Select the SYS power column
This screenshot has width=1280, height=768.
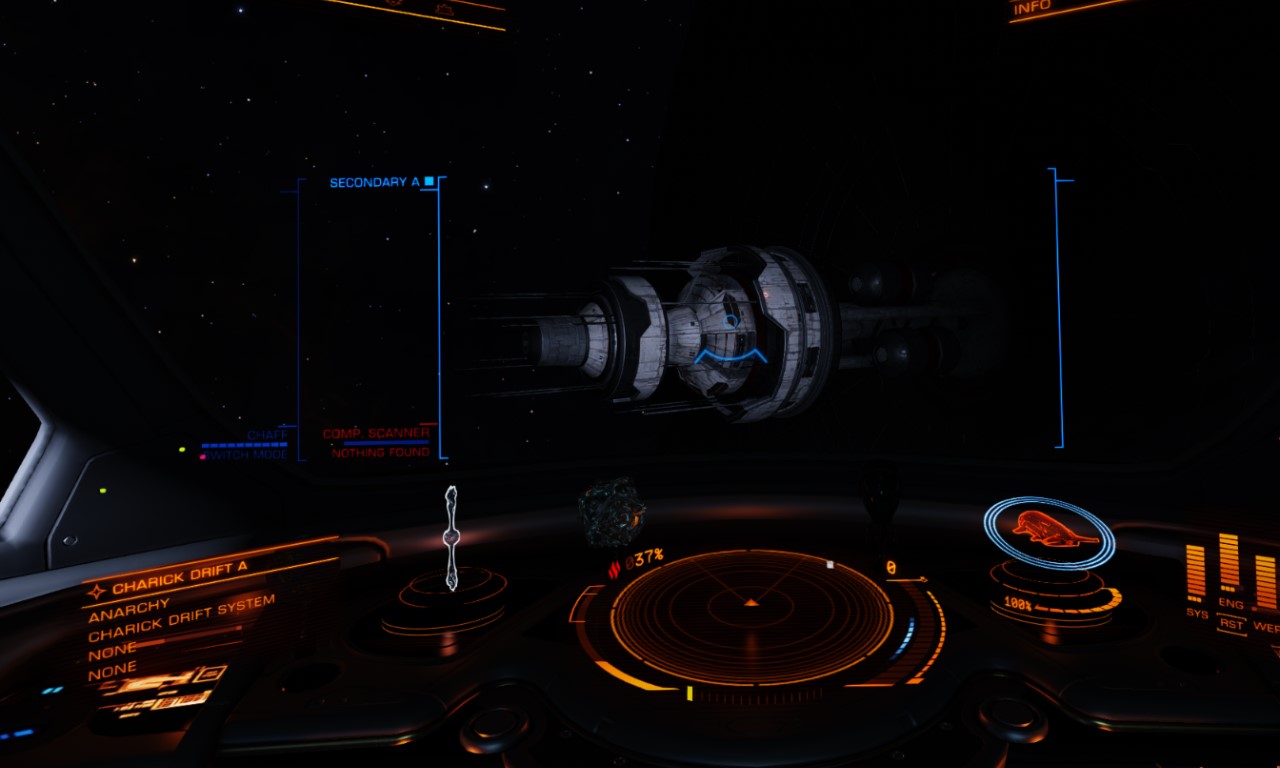[x=1196, y=574]
